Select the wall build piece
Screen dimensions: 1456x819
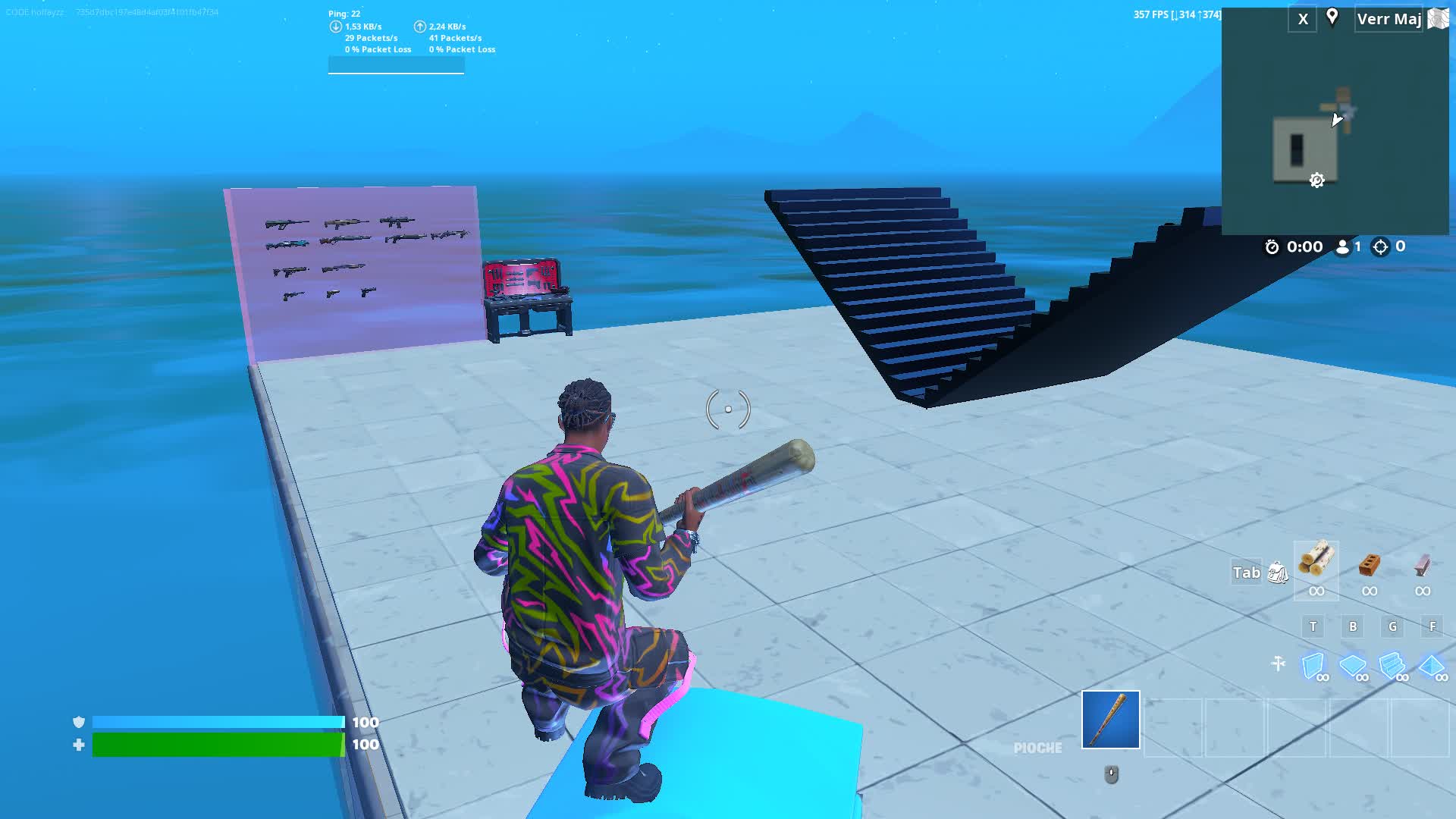[x=1313, y=664]
